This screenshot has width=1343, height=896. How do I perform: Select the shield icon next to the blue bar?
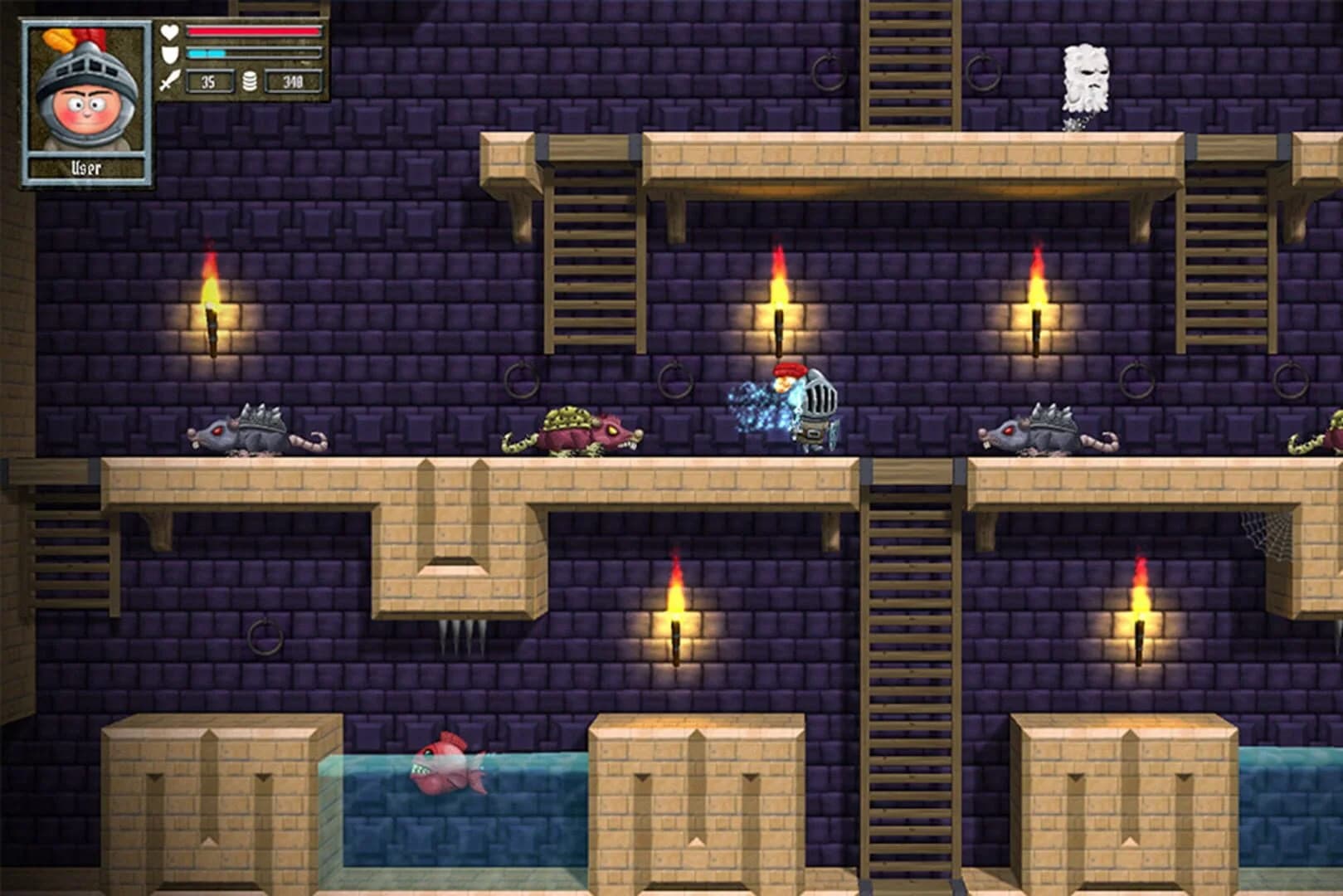click(168, 52)
